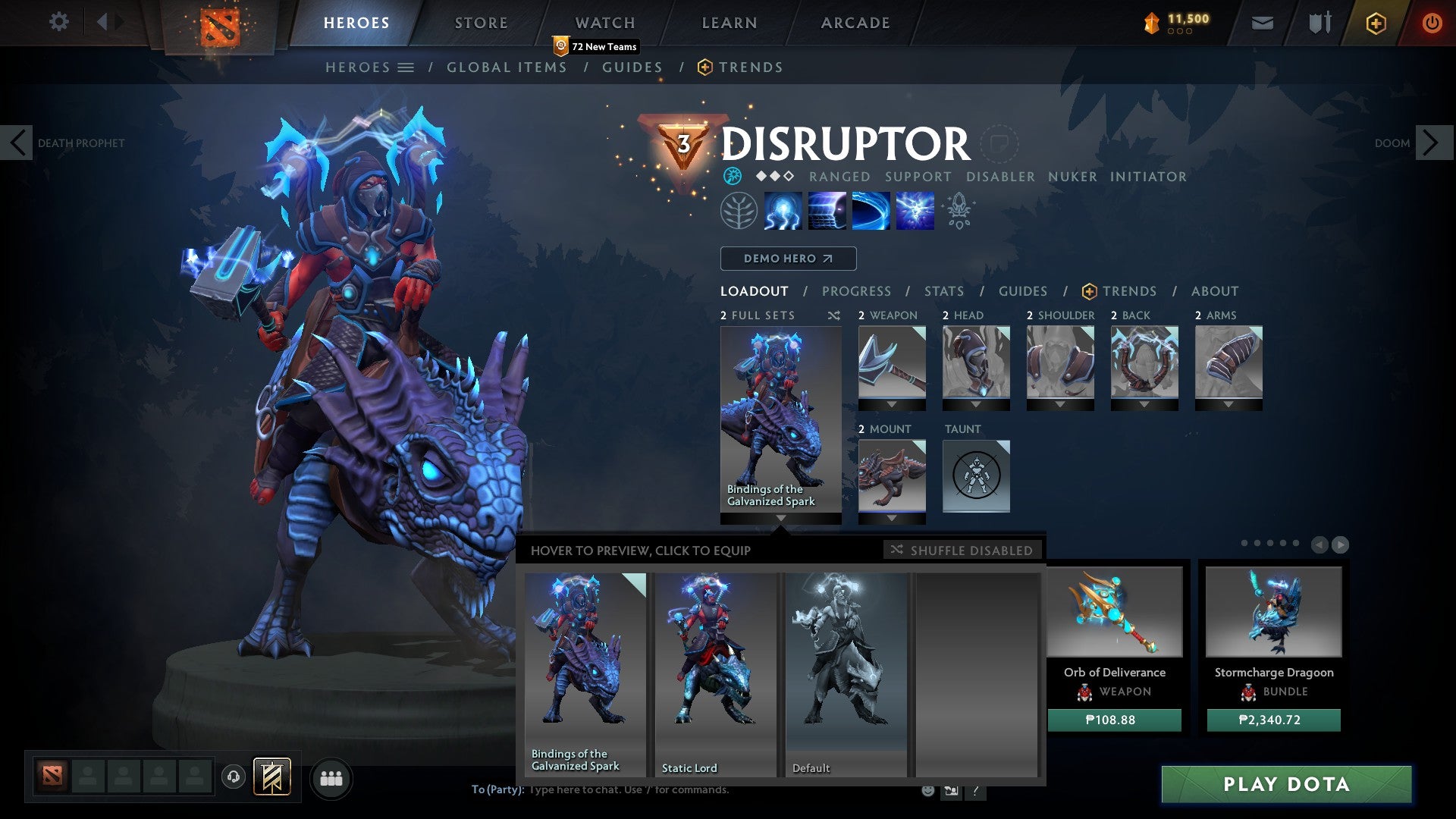The height and width of the screenshot is (819, 1456).
Task: Expand the Mount slot dropdown arrow
Action: click(x=891, y=519)
